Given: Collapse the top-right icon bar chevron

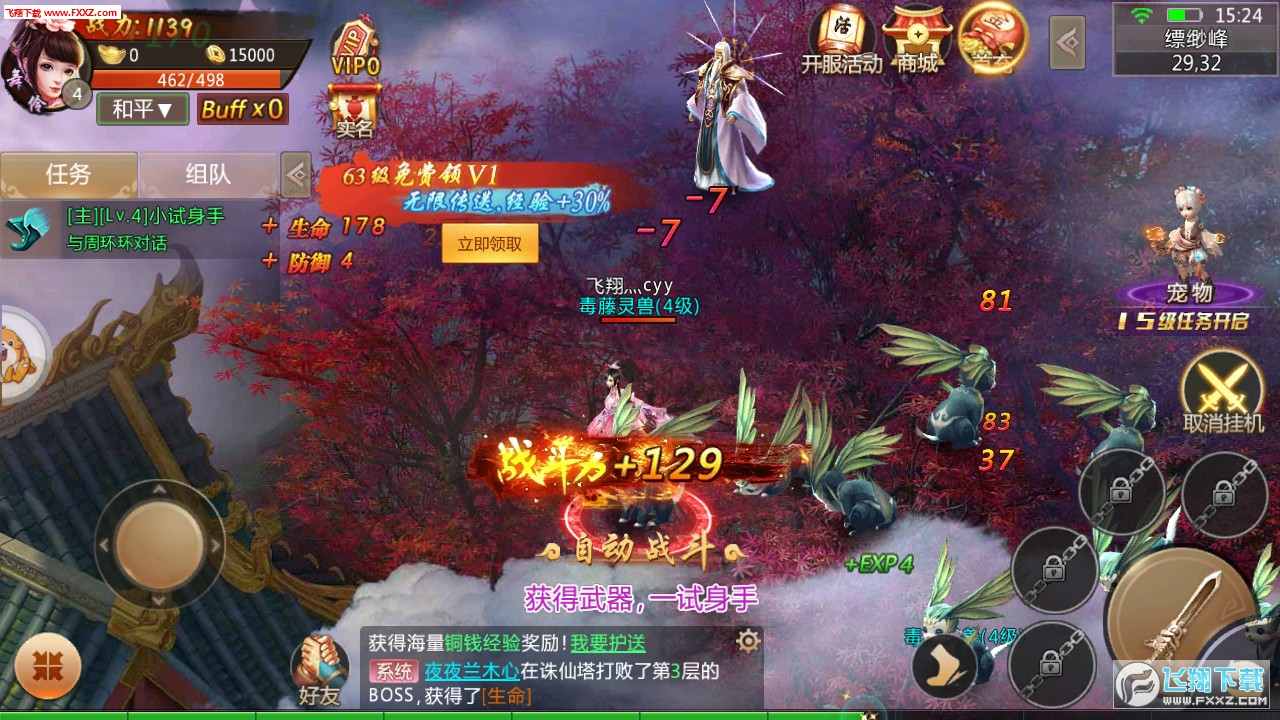Looking at the screenshot, I should (1067, 40).
